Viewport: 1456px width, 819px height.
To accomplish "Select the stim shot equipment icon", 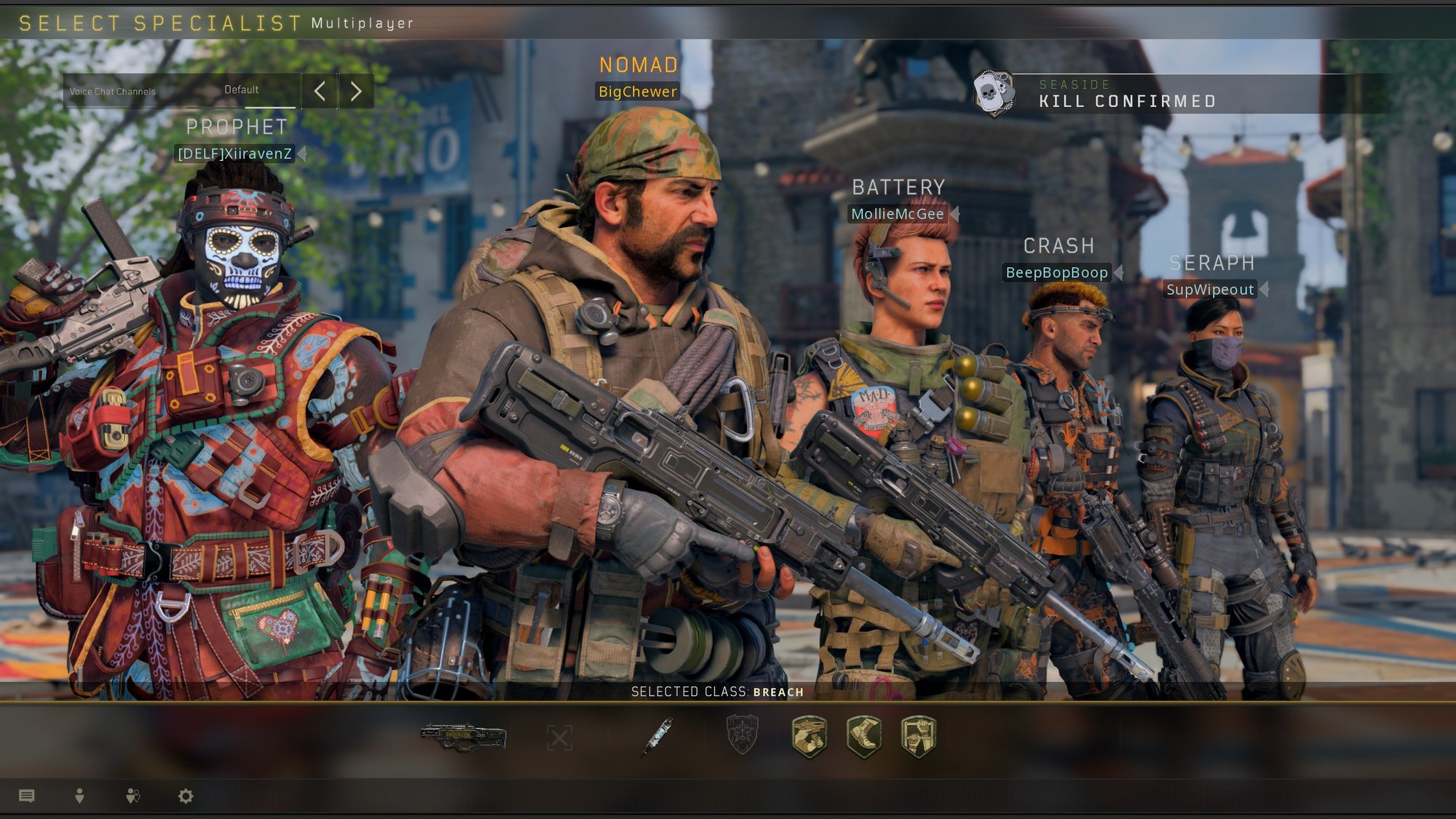I will click(x=657, y=737).
